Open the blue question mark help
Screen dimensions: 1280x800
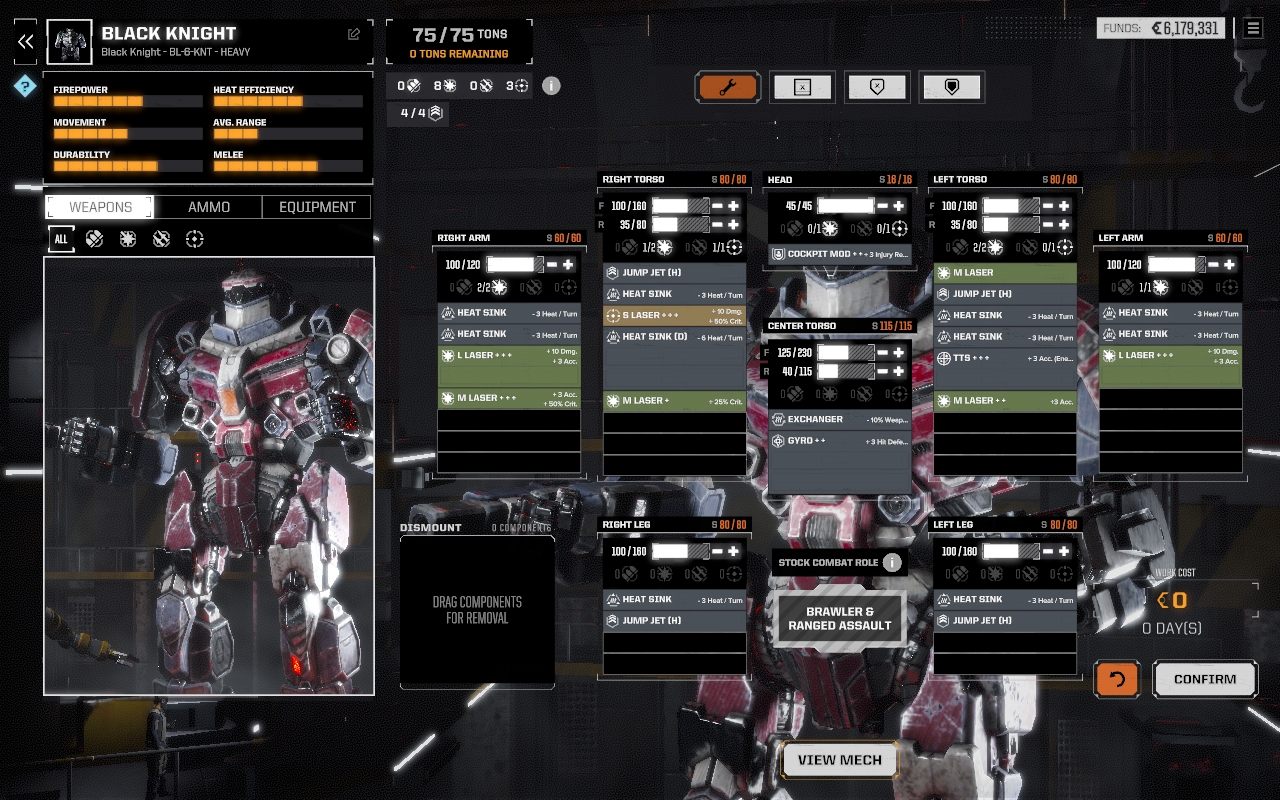25,87
